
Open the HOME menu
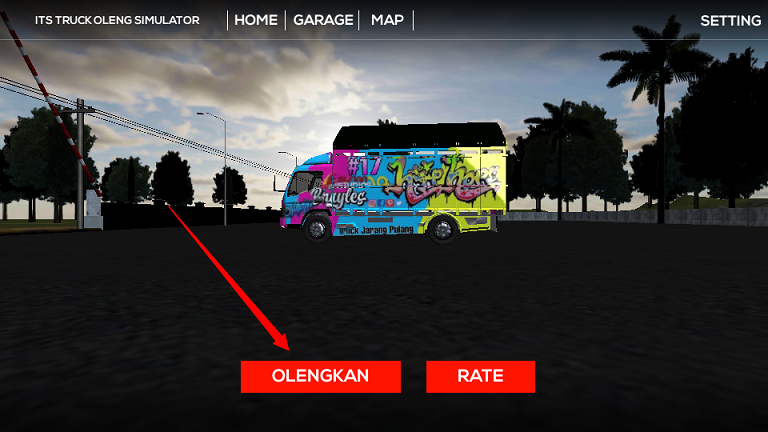256,20
